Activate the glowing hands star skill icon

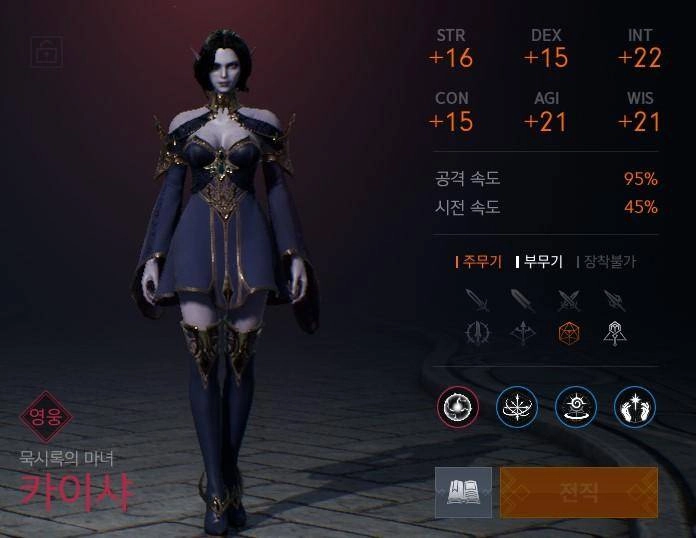click(634, 407)
